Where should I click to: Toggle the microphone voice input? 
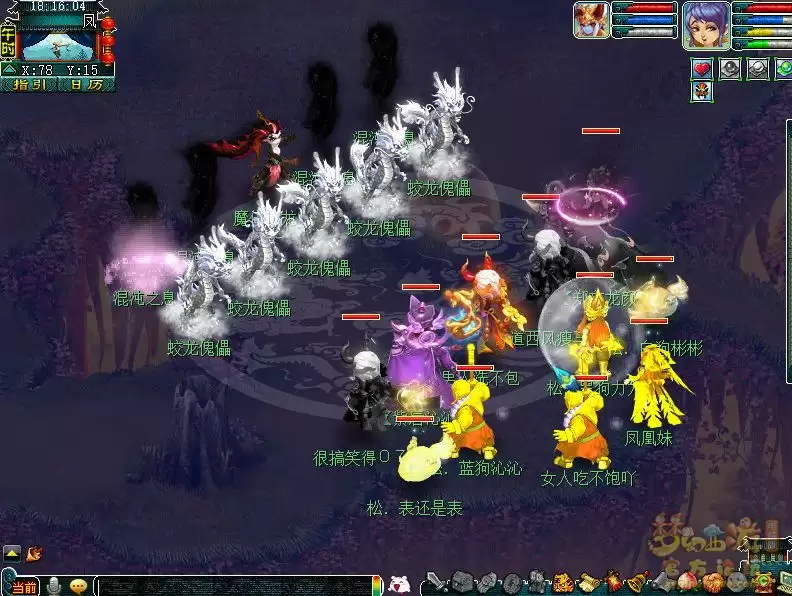tap(54, 586)
